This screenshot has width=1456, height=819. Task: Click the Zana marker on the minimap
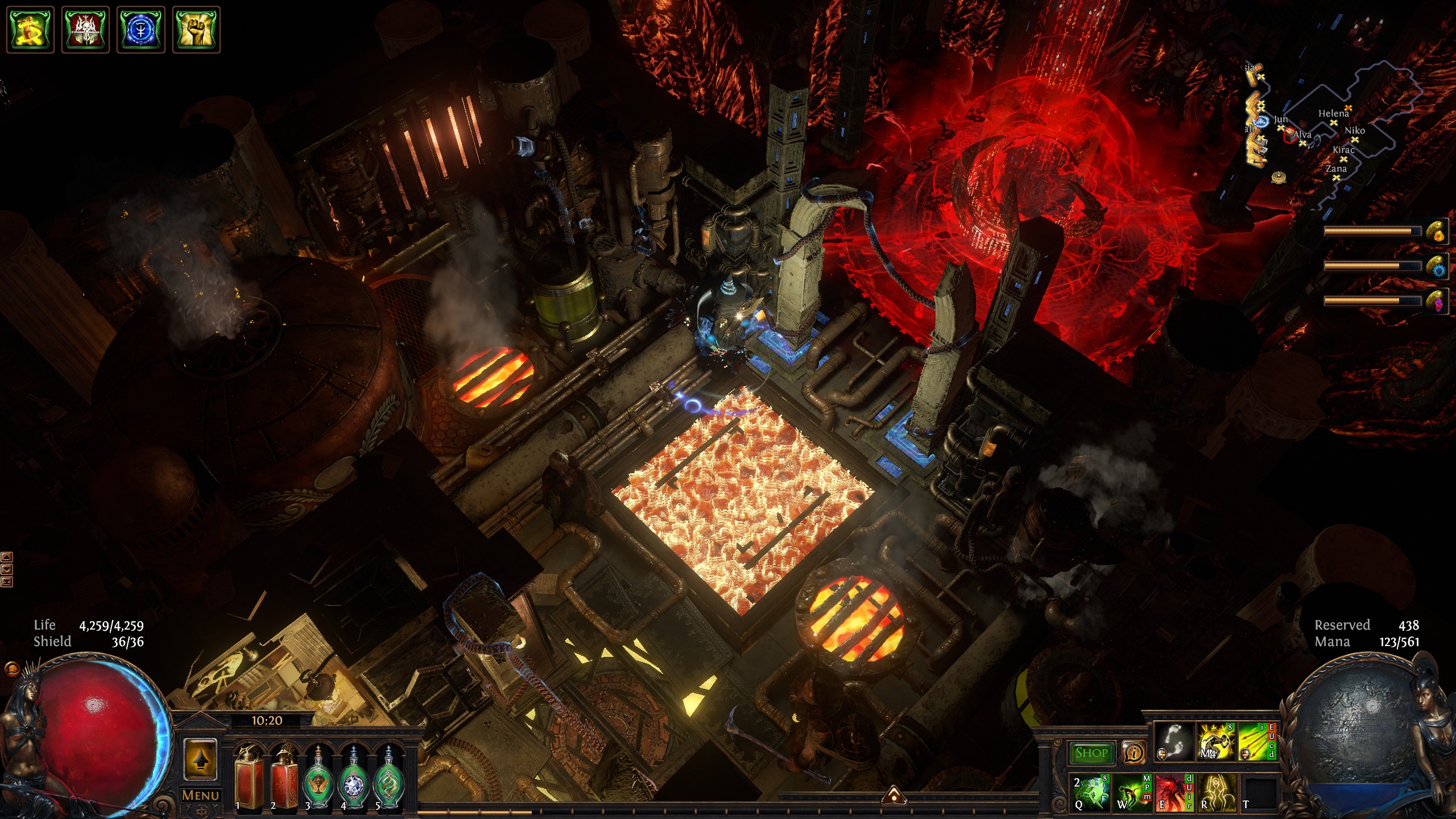click(x=1337, y=177)
